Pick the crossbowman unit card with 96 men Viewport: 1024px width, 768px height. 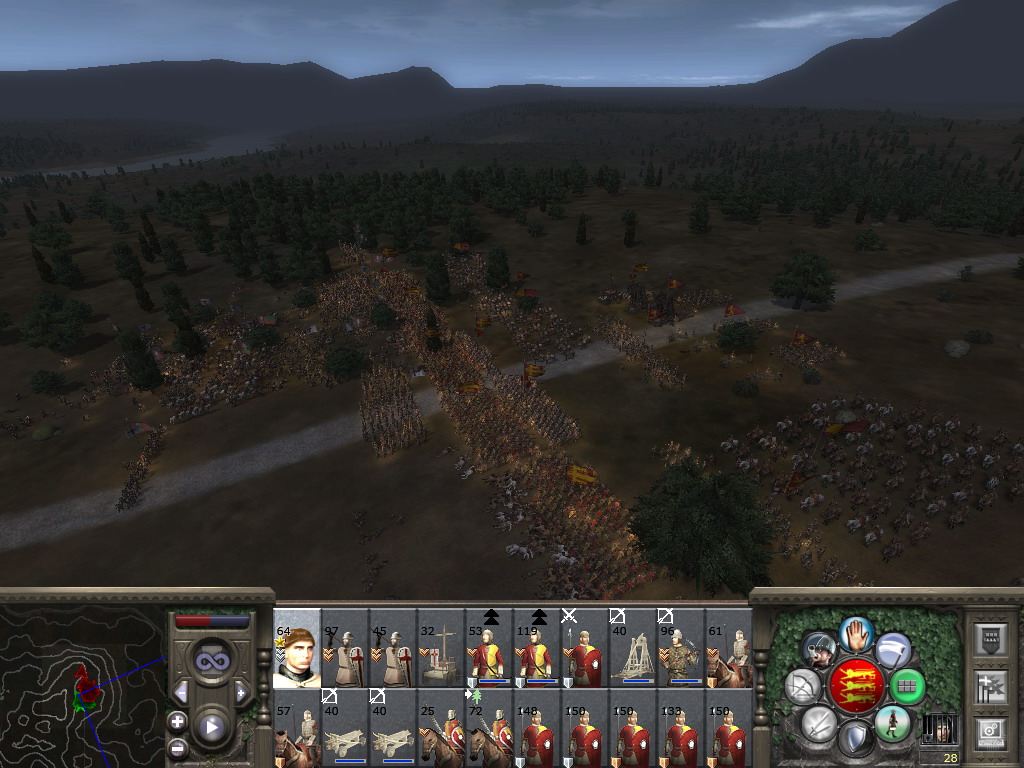681,649
